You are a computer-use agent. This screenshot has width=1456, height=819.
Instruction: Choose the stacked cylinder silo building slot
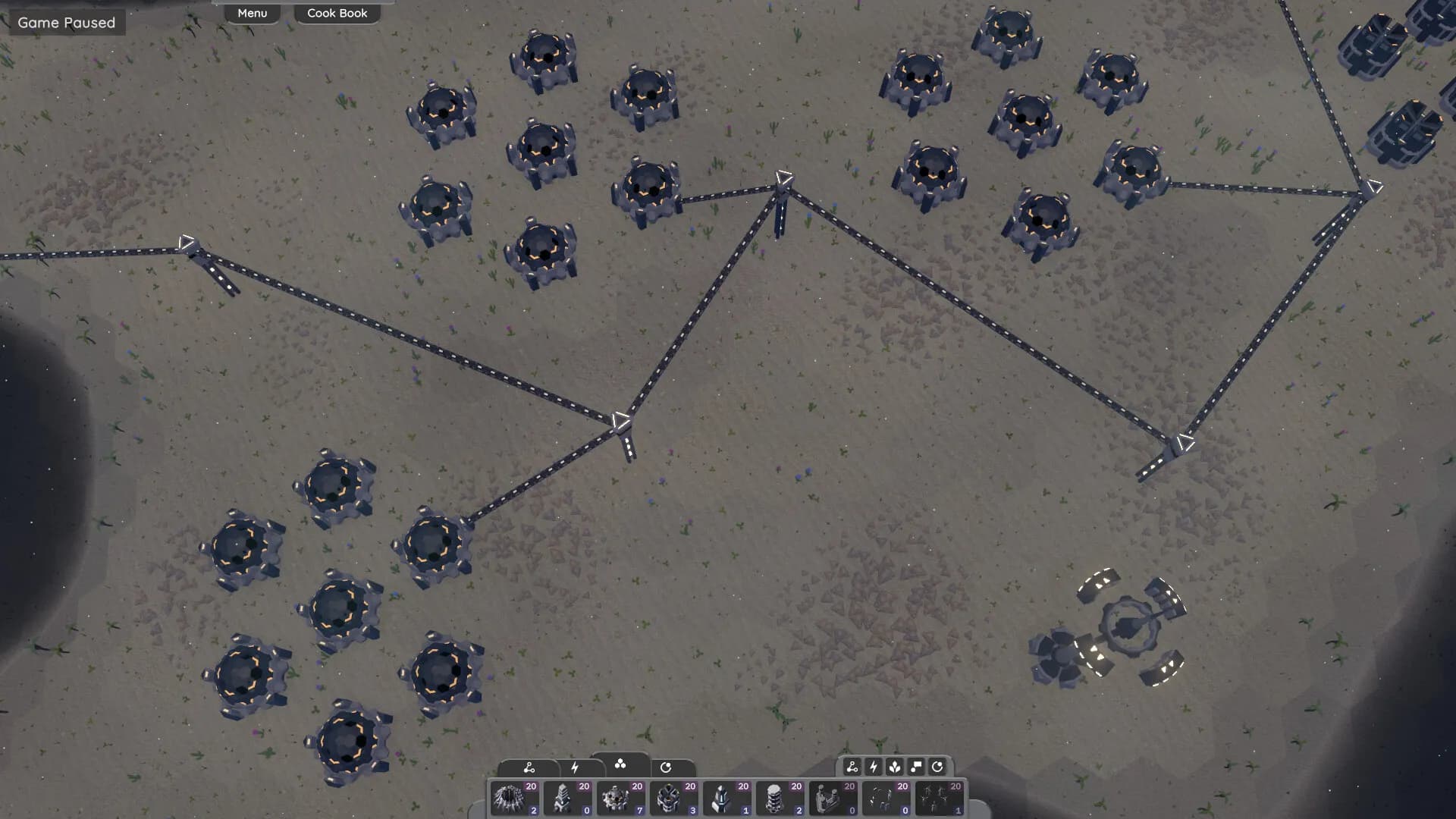pyautogui.click(x=780, y=799)
